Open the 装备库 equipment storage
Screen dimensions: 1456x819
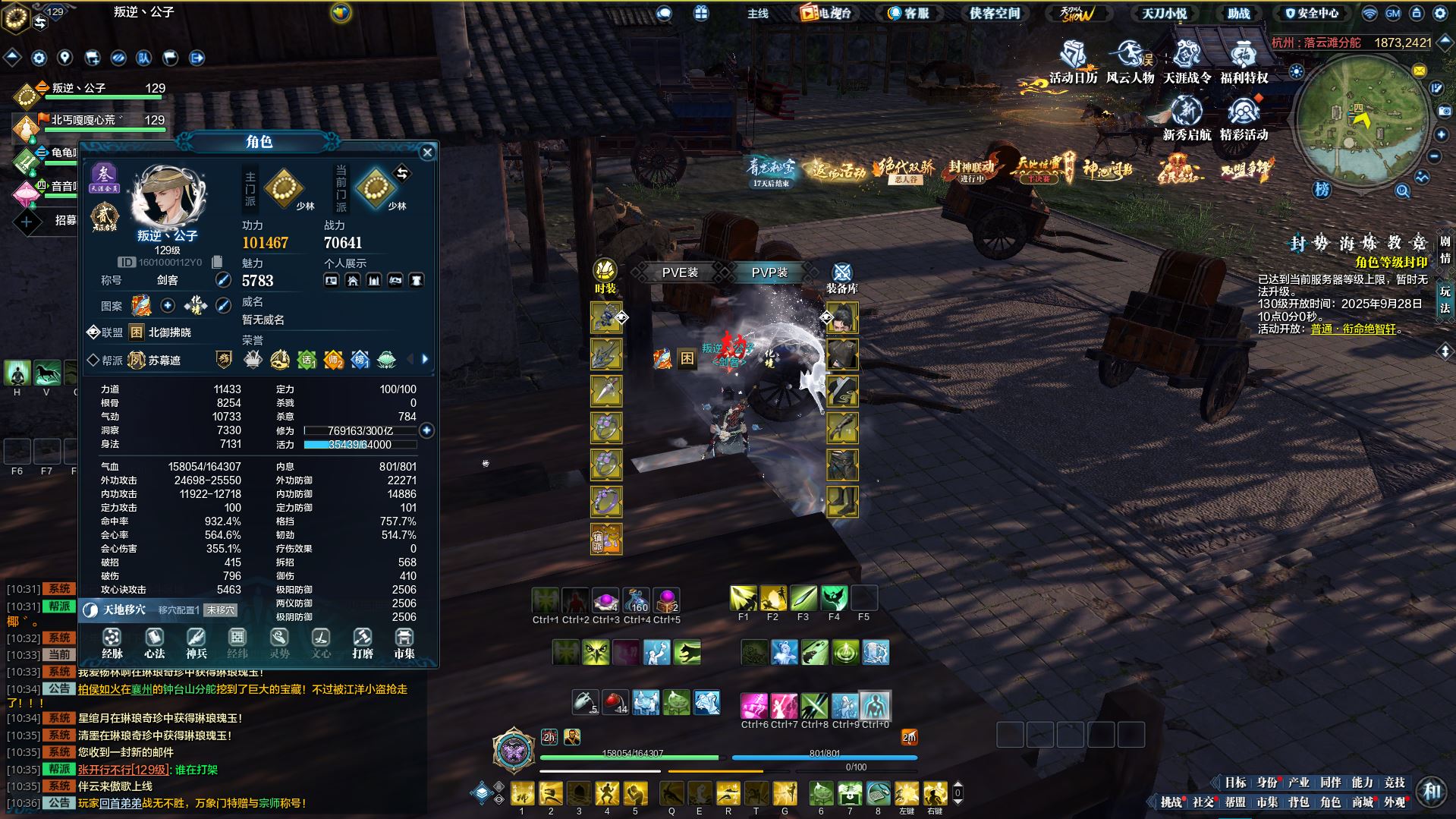click(x=842, y=277)
